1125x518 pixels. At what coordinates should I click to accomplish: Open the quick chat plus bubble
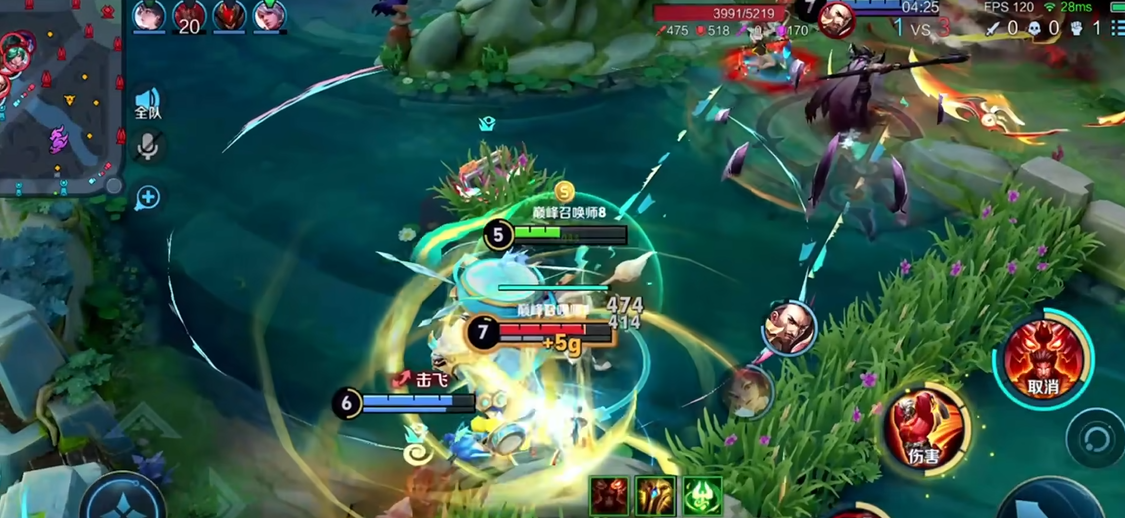point(148,197)
